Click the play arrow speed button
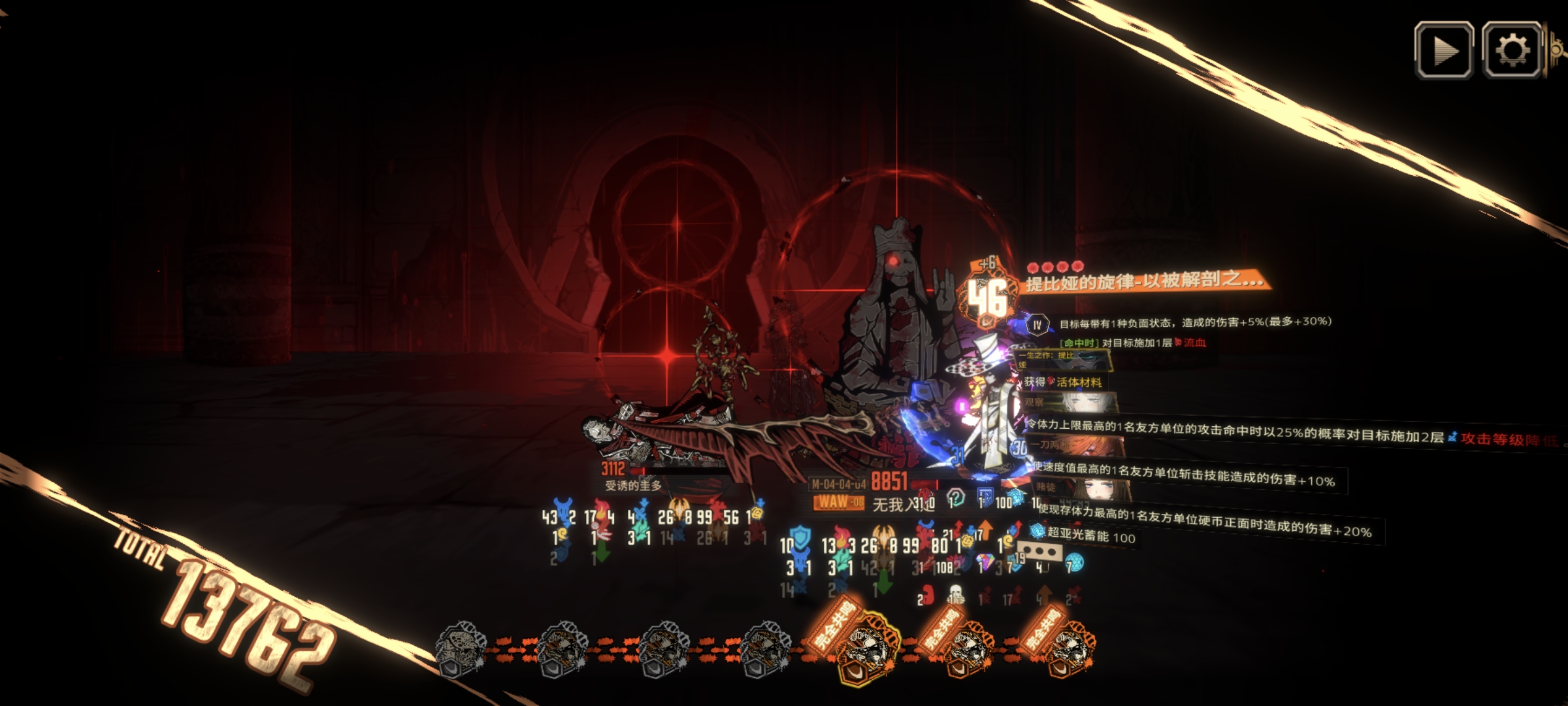Viewport: 1568px width, 706px height. [x=1444, y=50]
